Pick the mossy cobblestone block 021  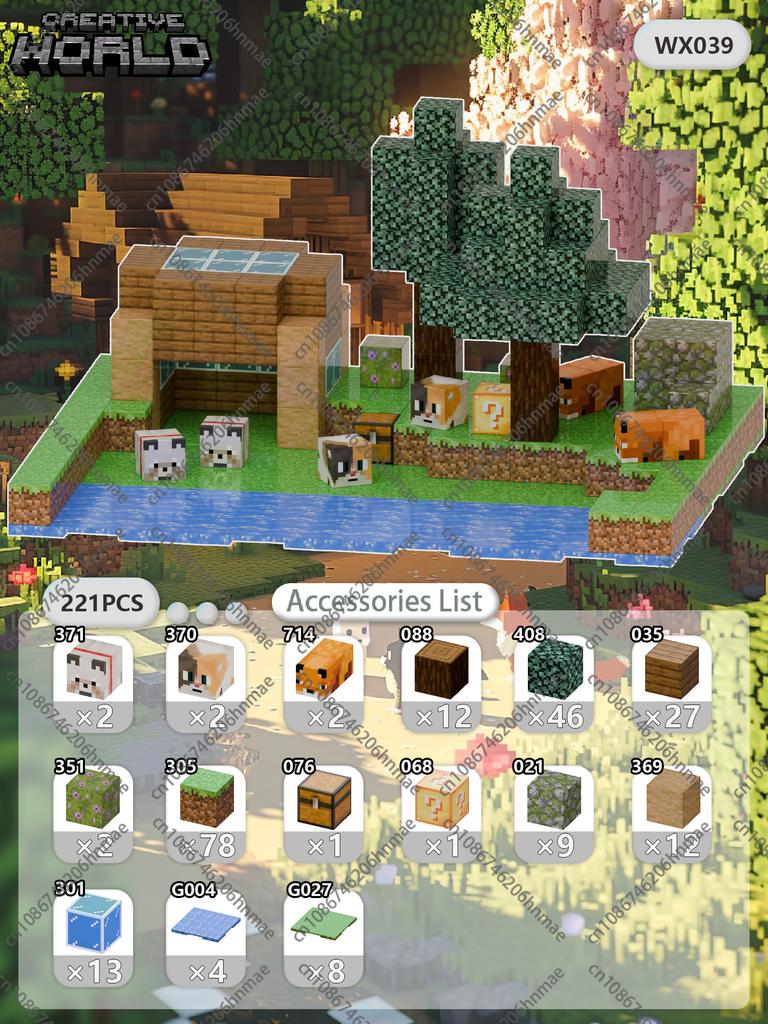[554, 812]
